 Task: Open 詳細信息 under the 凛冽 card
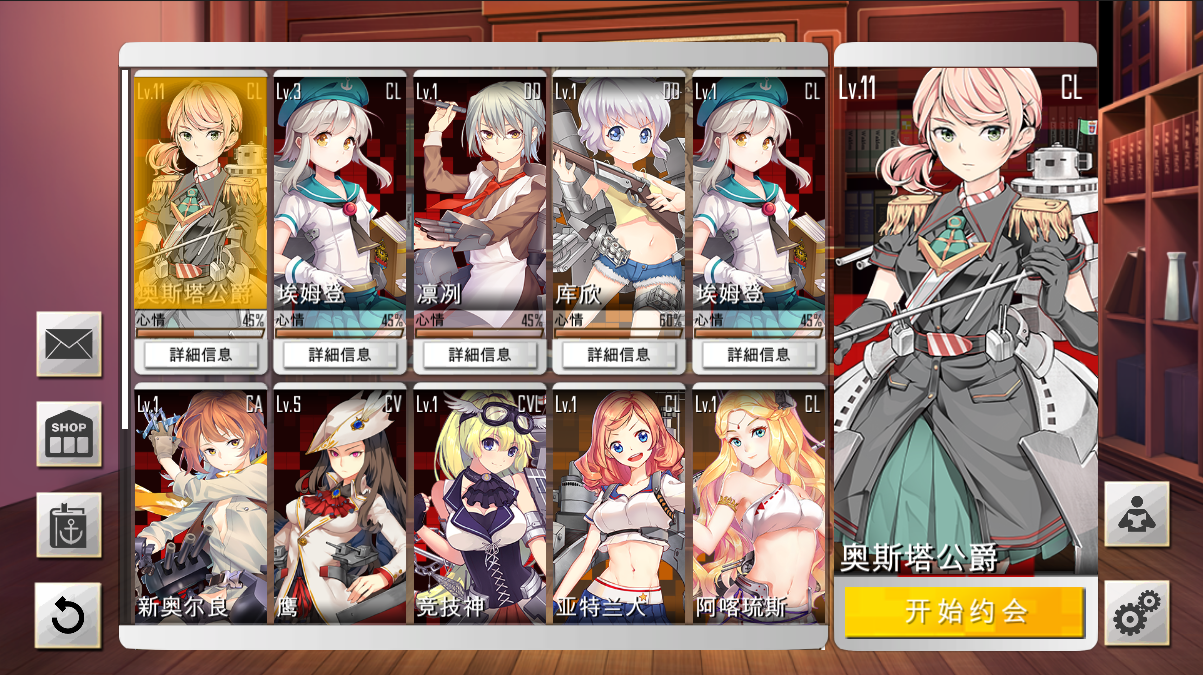[x=480, y=354]
